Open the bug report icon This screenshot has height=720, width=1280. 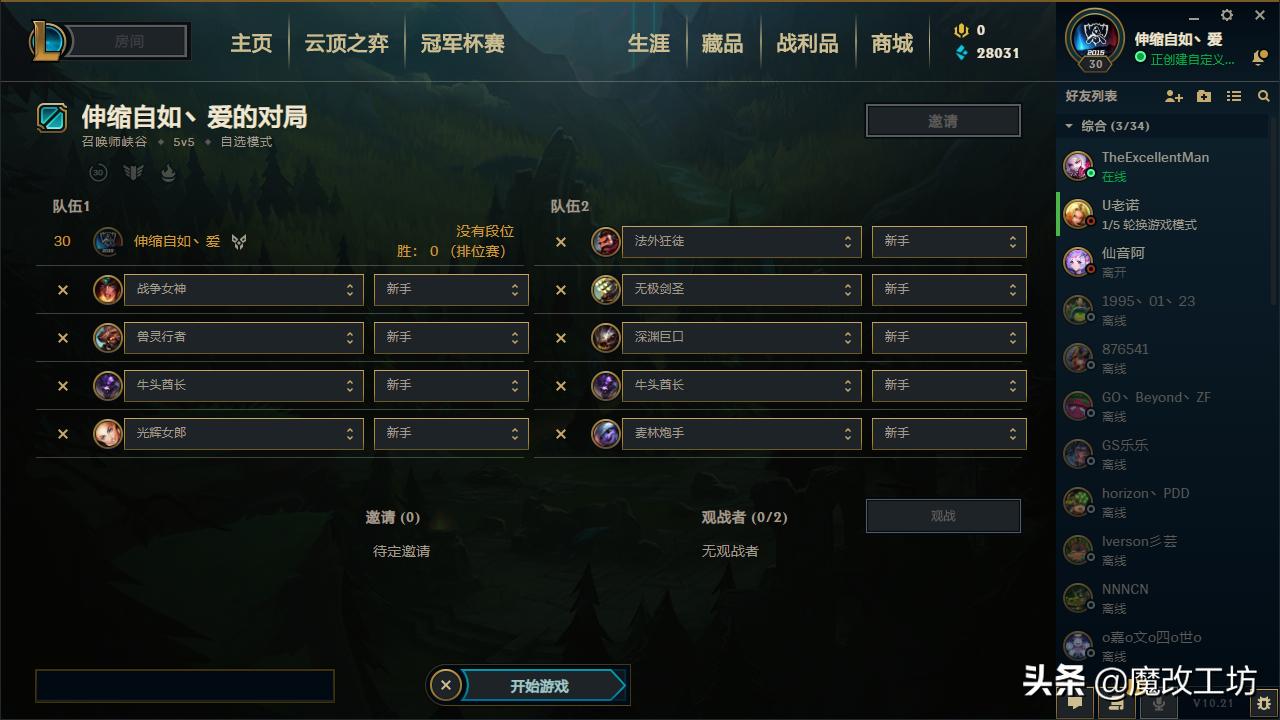pyautogui.click(x=1262, y=705)
